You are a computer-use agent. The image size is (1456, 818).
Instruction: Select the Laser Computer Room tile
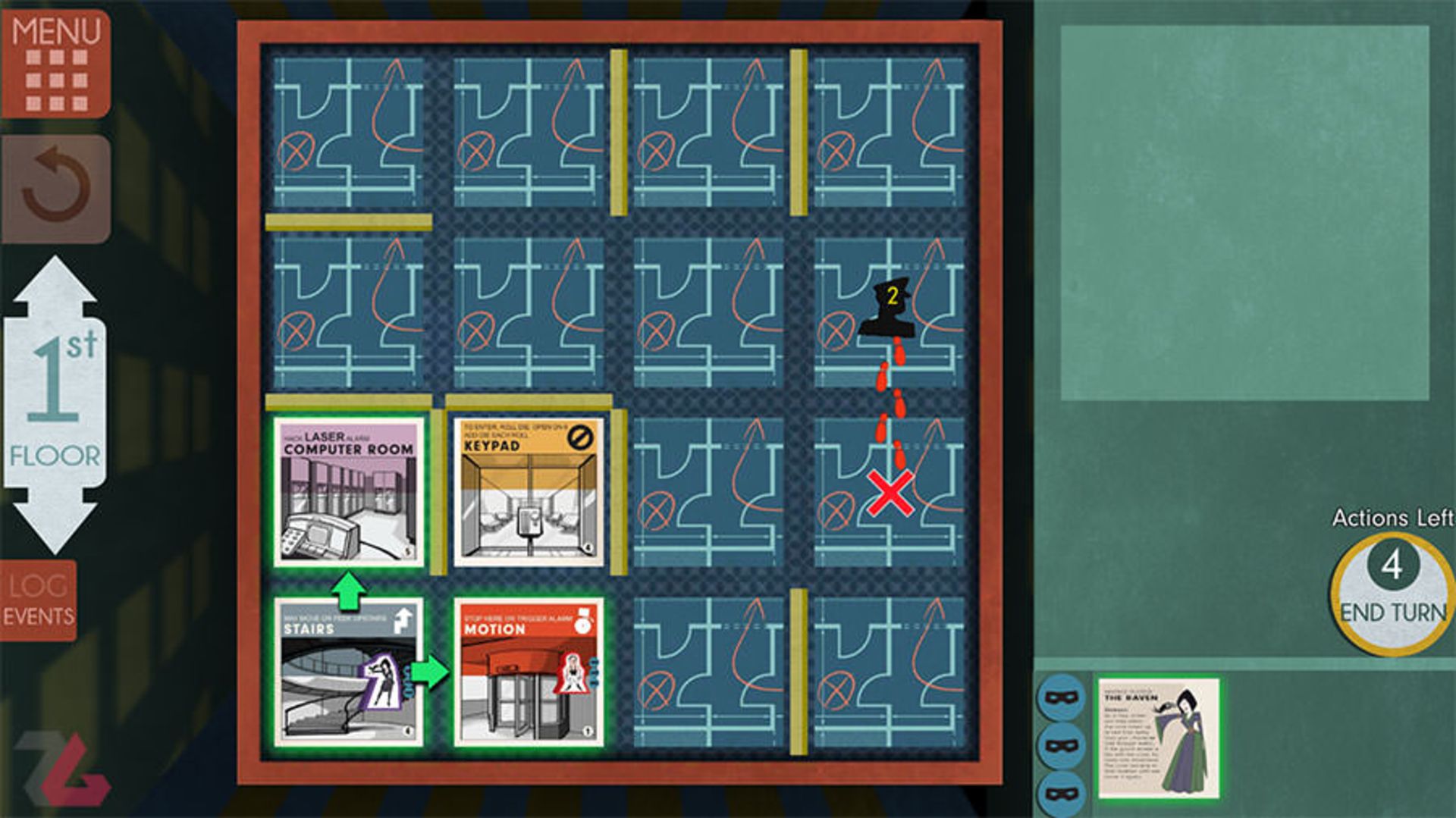pos(349,492)
